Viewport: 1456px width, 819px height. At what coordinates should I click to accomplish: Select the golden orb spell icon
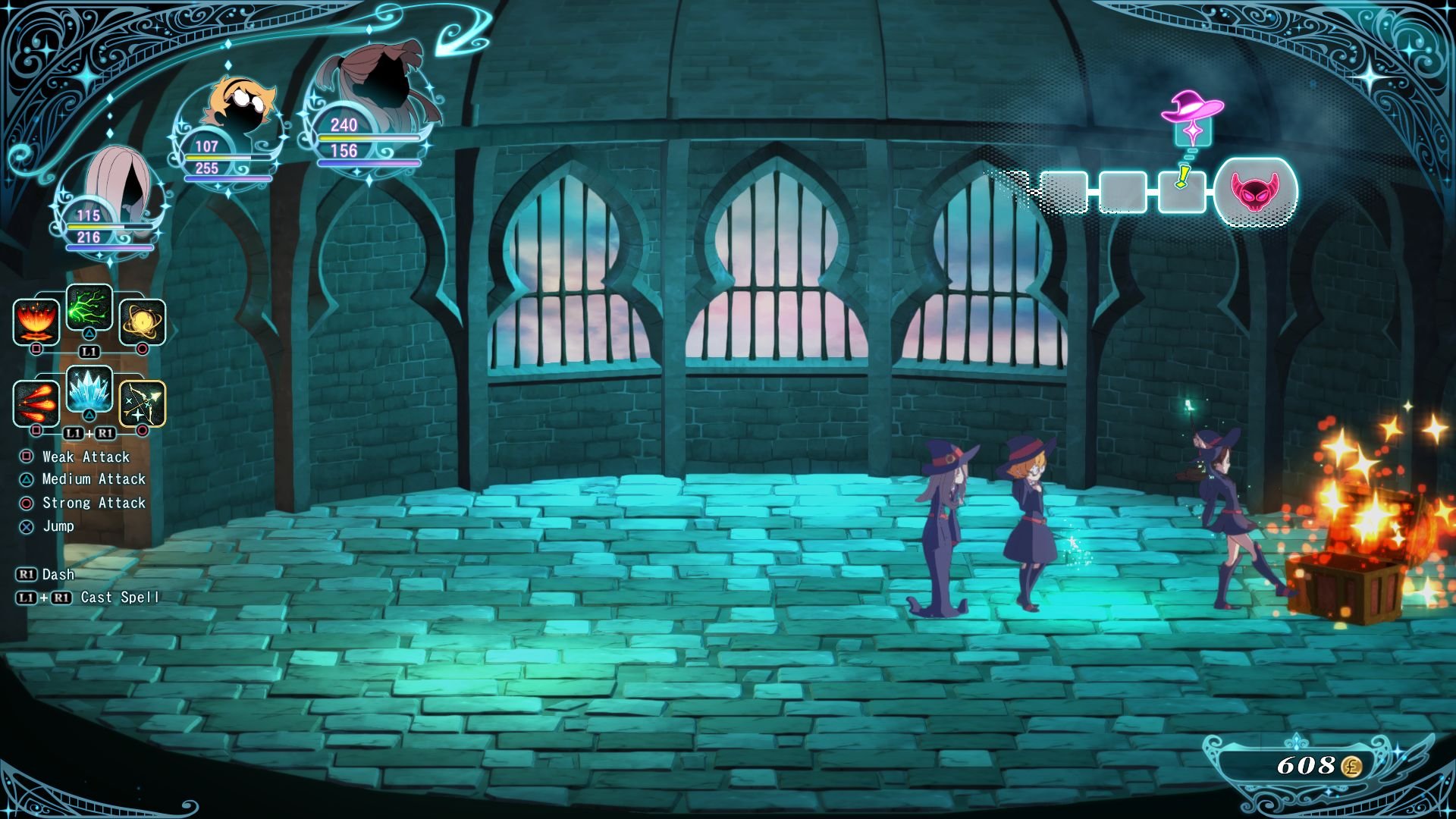(141, 322)
